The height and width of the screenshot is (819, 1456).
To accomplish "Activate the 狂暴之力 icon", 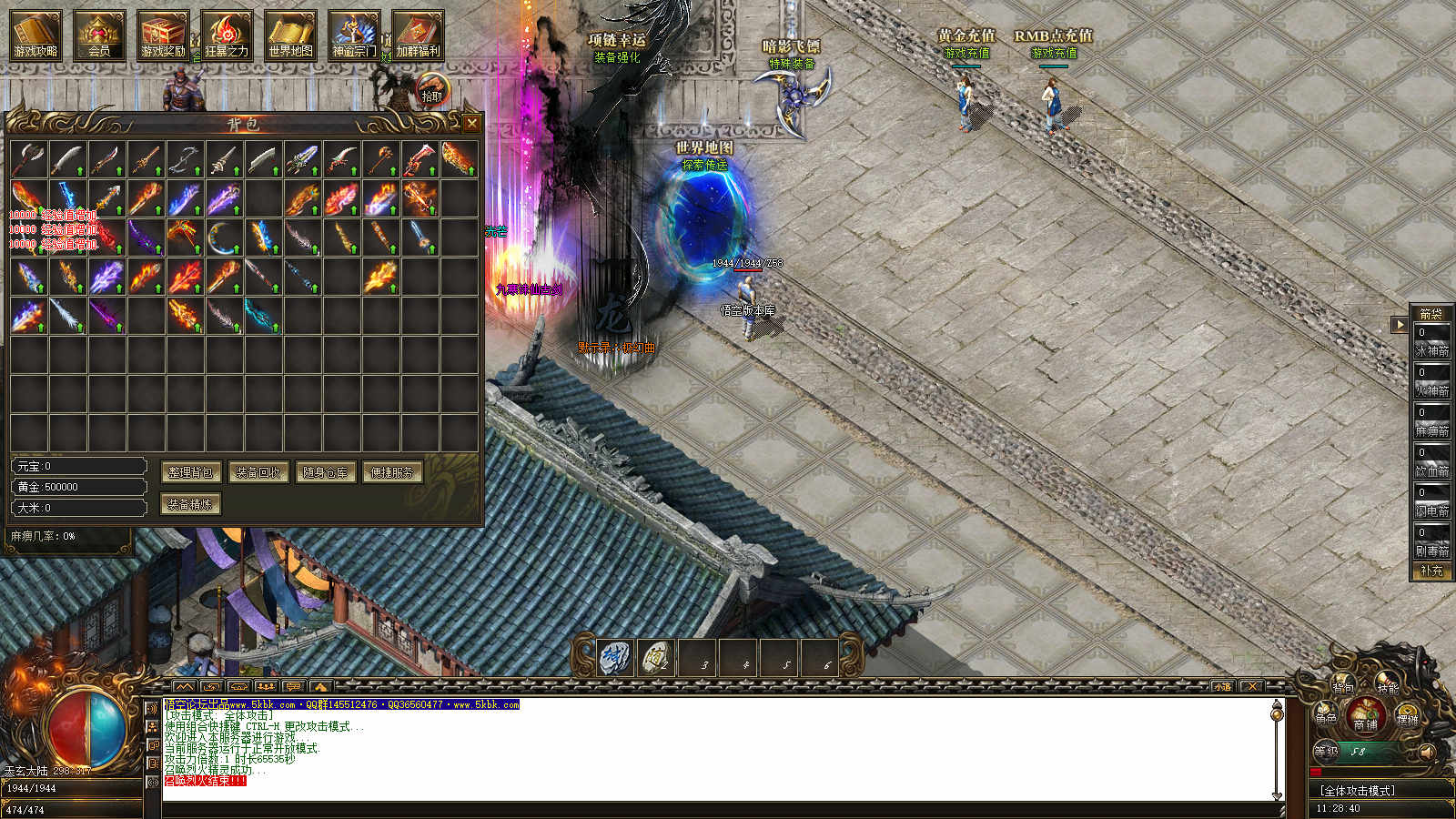I will tap(227, 35).
